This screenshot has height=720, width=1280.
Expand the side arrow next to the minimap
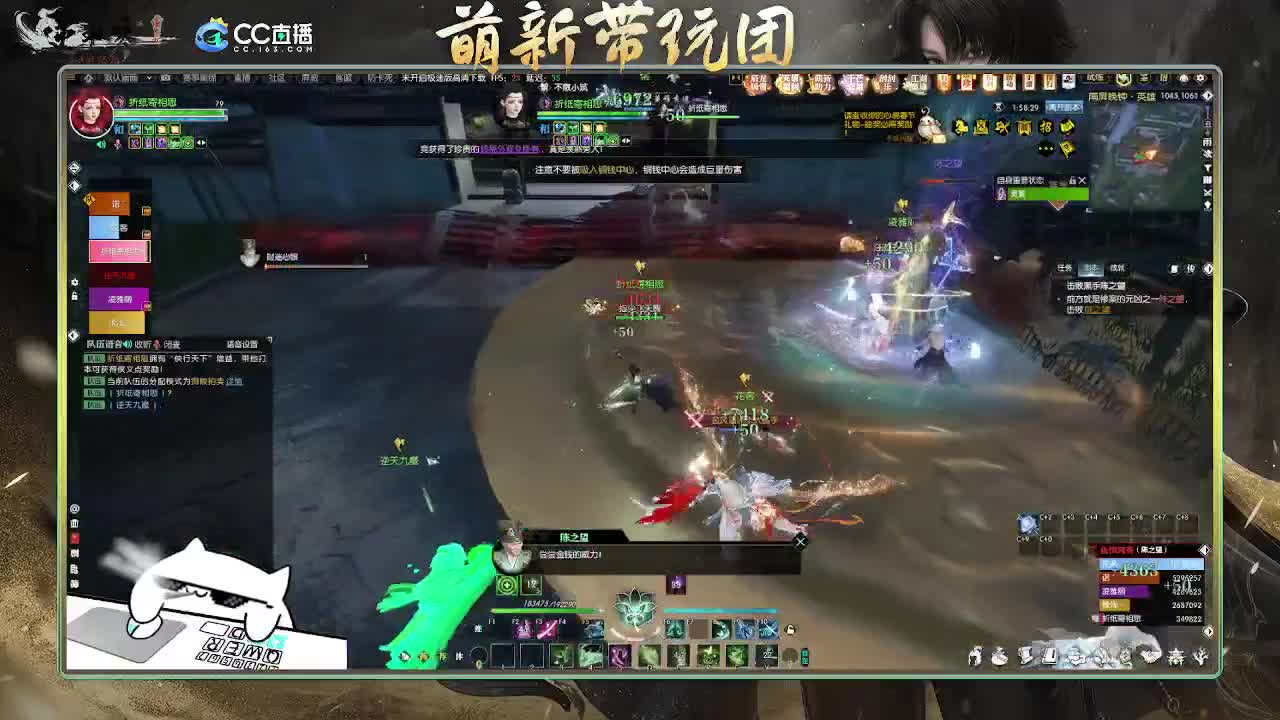1207,96
